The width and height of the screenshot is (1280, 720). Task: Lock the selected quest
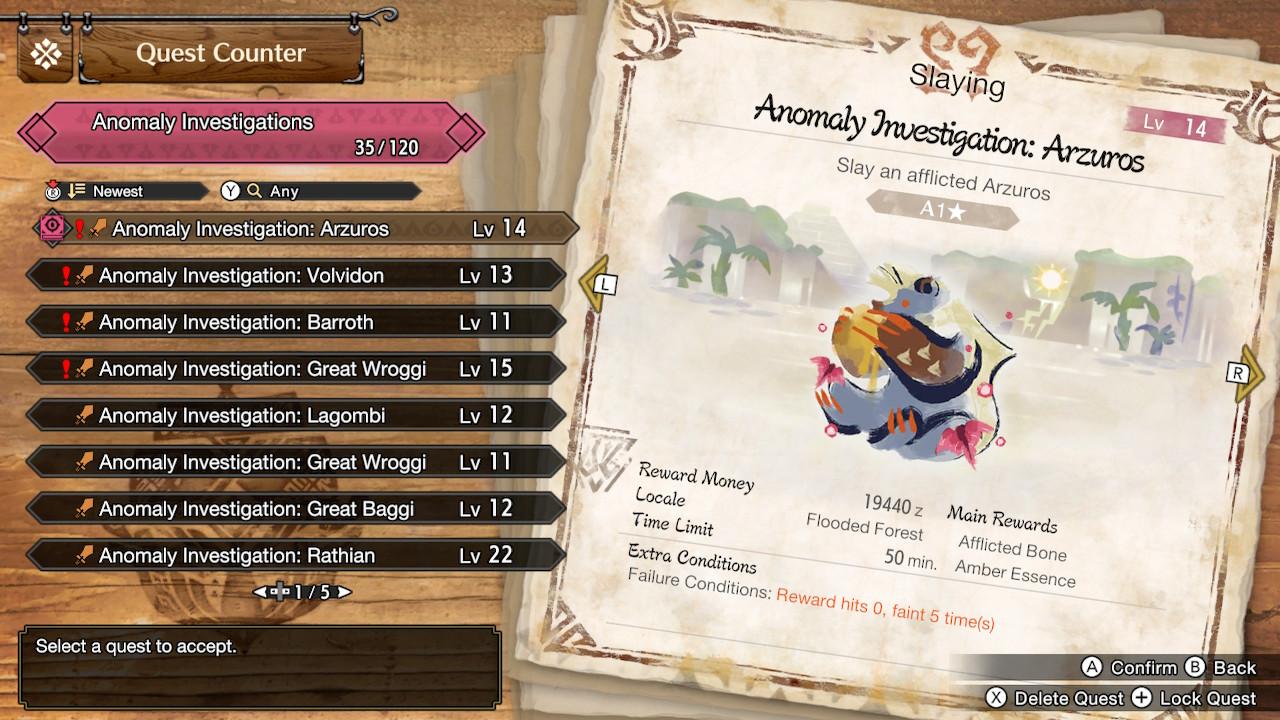[x=1194, y=698]
